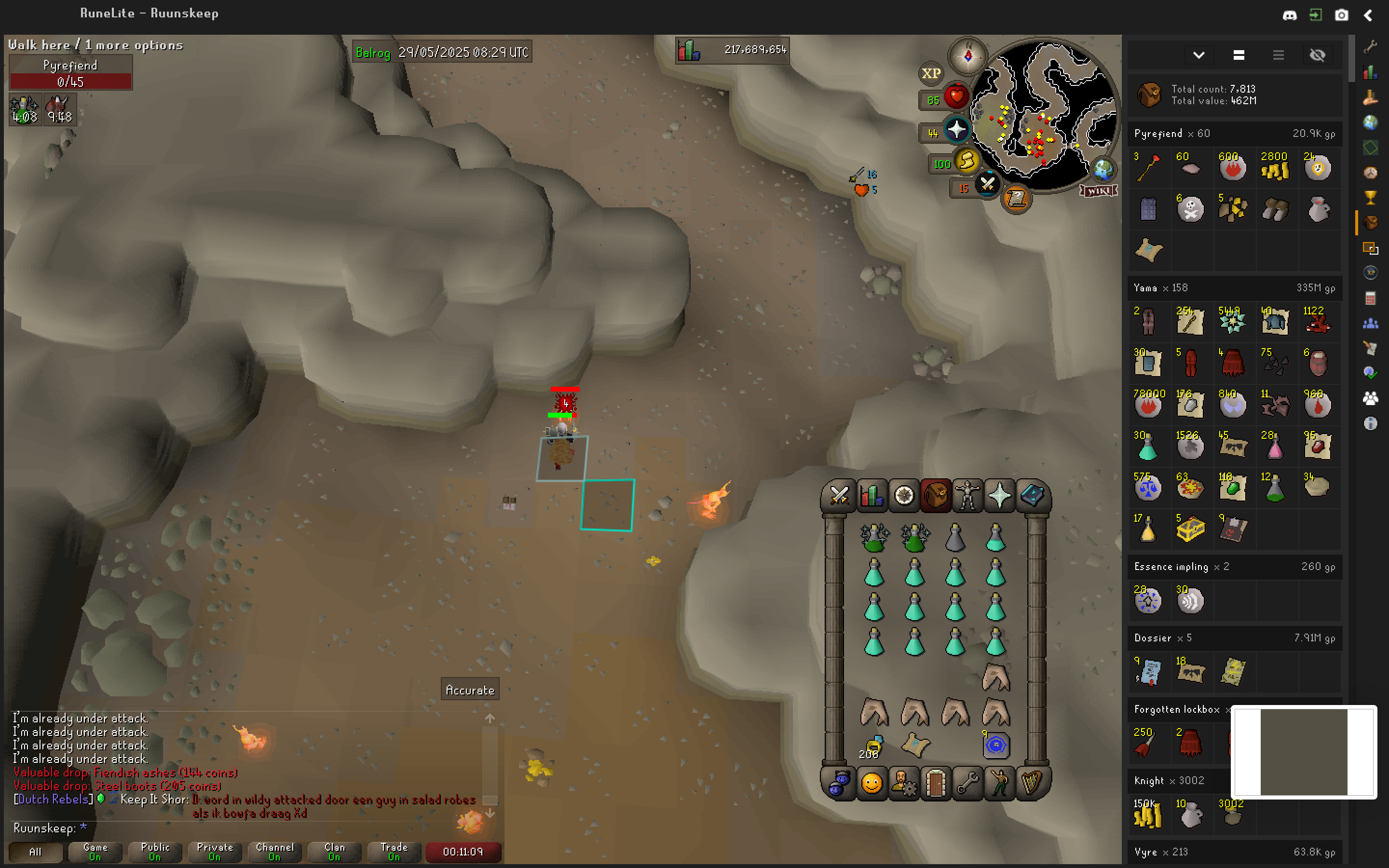Open the Prayer tab
The height and width of the screenshot is (868, 1389).
coord(999,495)
